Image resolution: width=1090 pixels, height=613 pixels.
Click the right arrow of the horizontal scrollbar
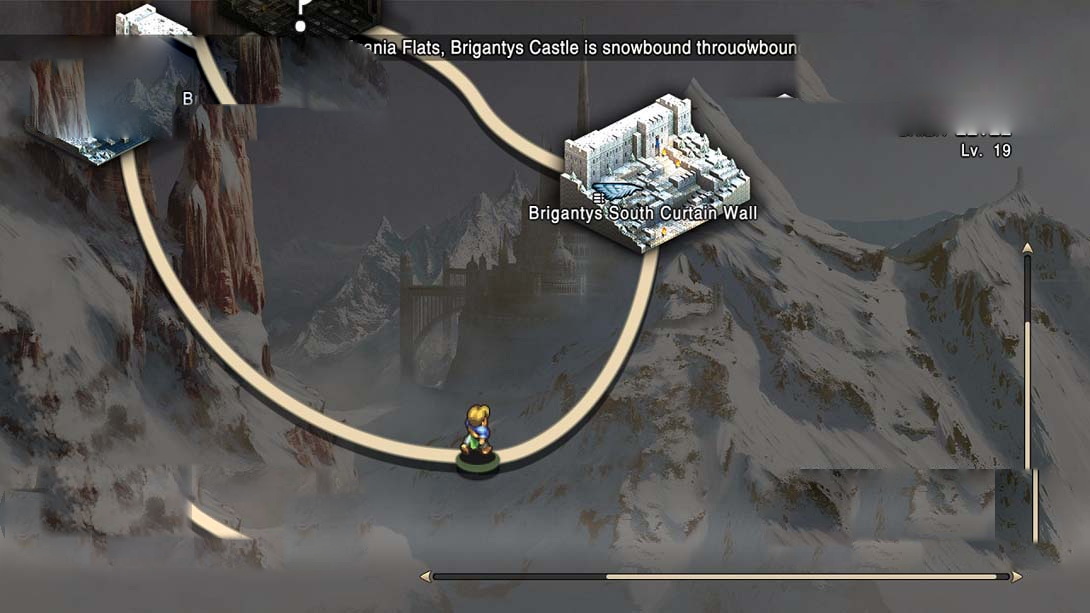[1017, 577]
